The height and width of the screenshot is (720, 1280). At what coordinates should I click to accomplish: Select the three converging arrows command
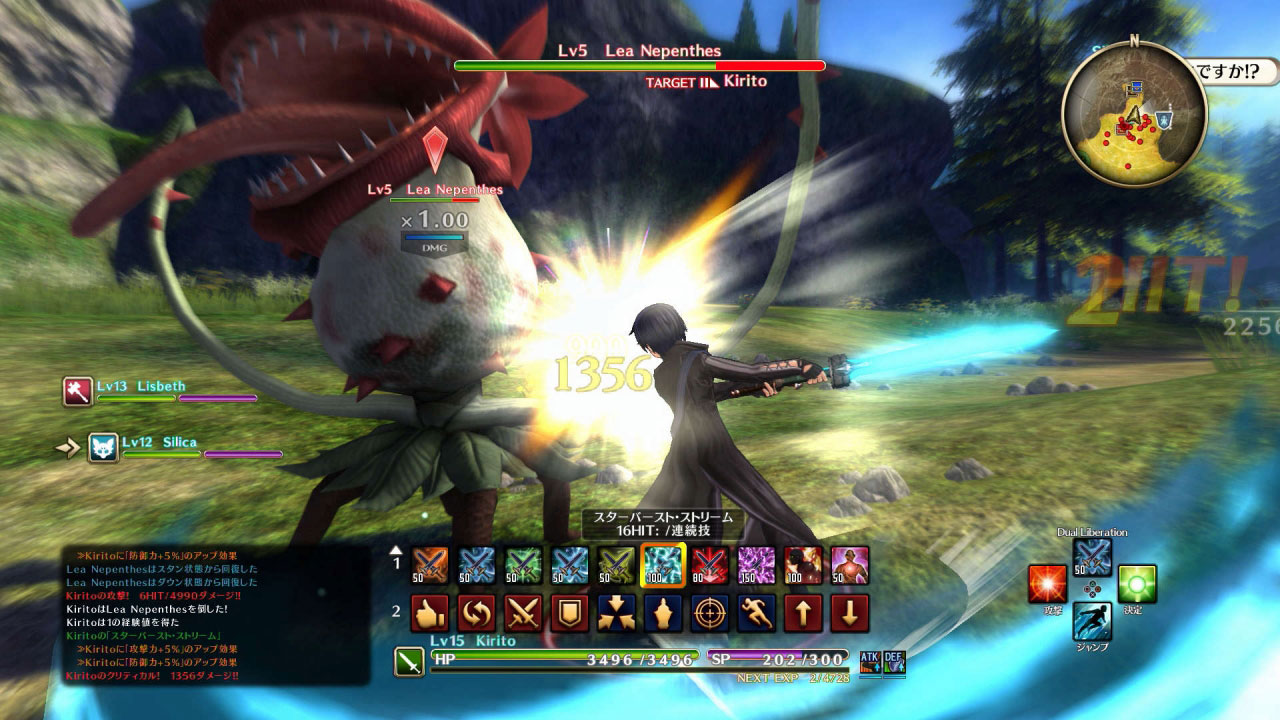point(616,613)
